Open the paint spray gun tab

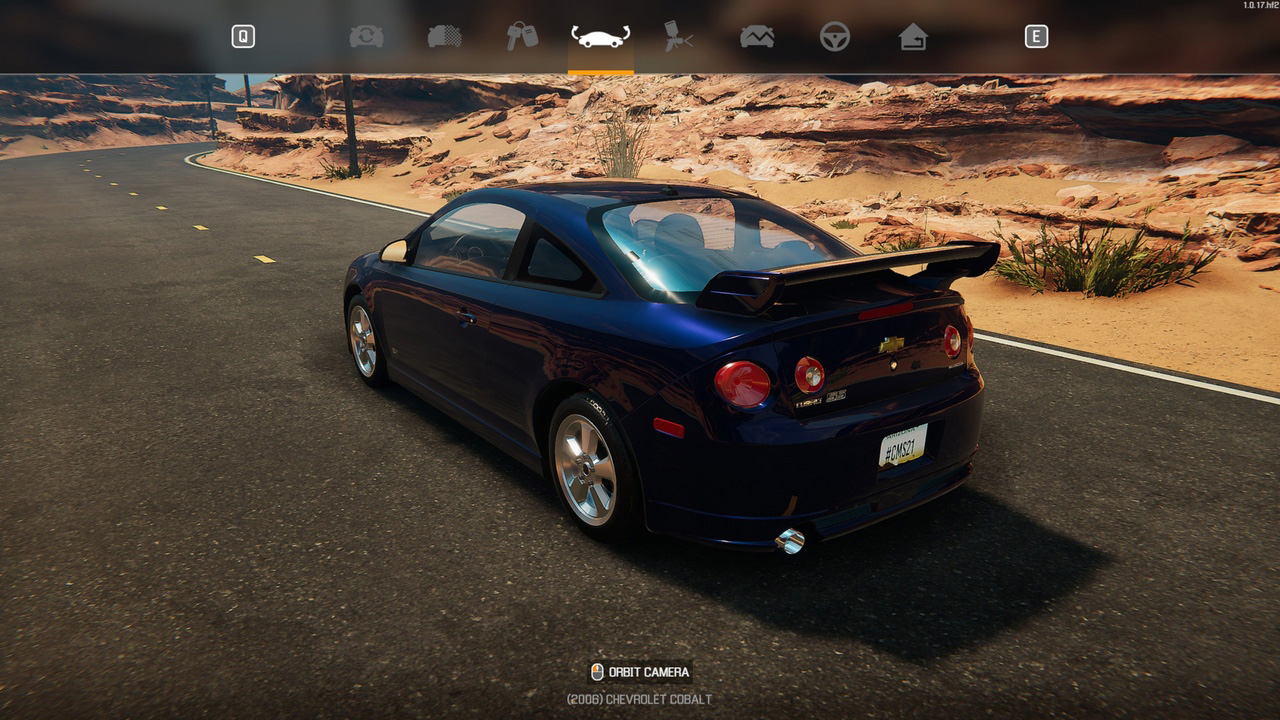click(679, 37)
